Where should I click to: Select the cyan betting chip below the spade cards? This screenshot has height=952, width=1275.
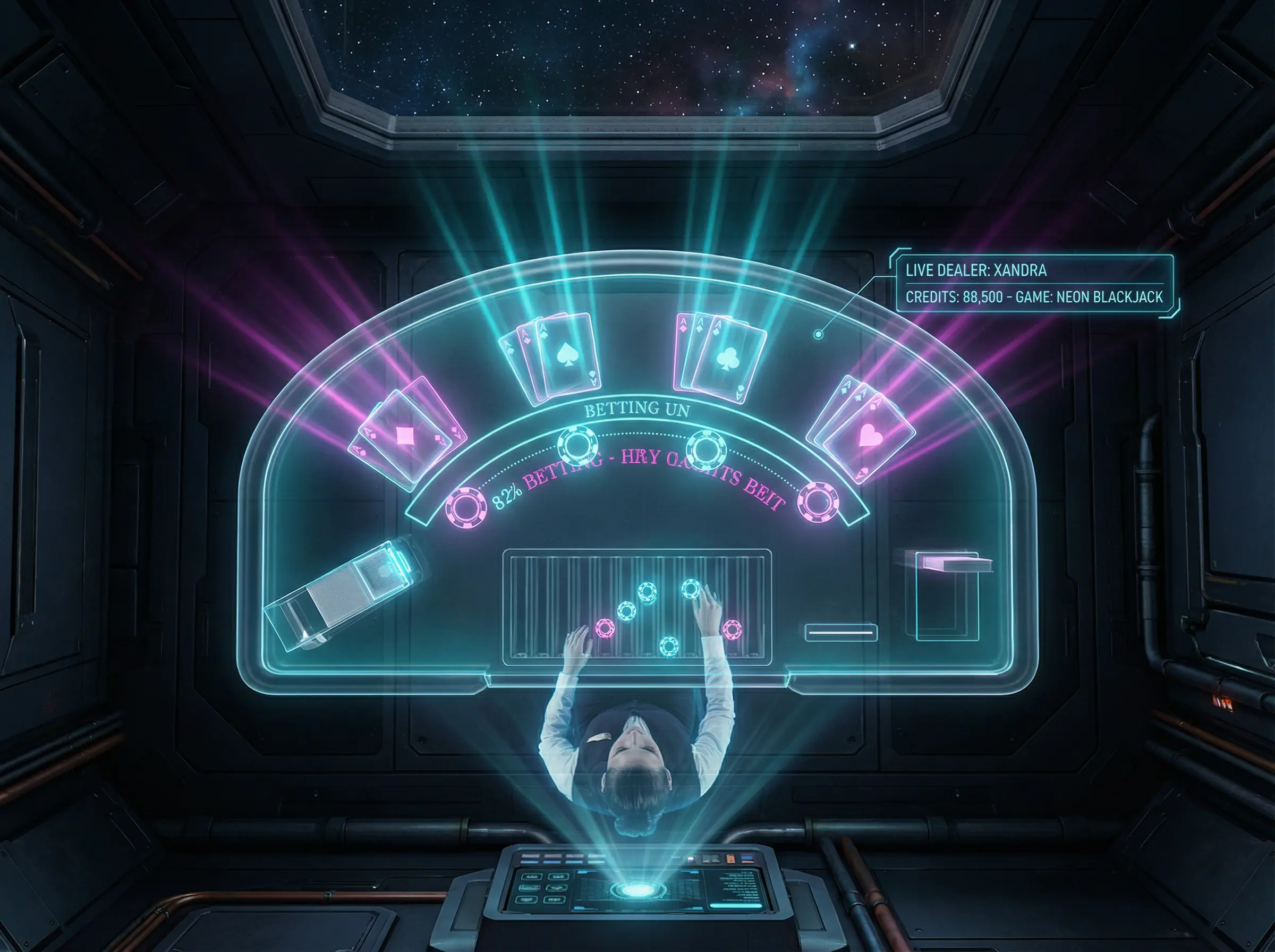pos(577,445)
